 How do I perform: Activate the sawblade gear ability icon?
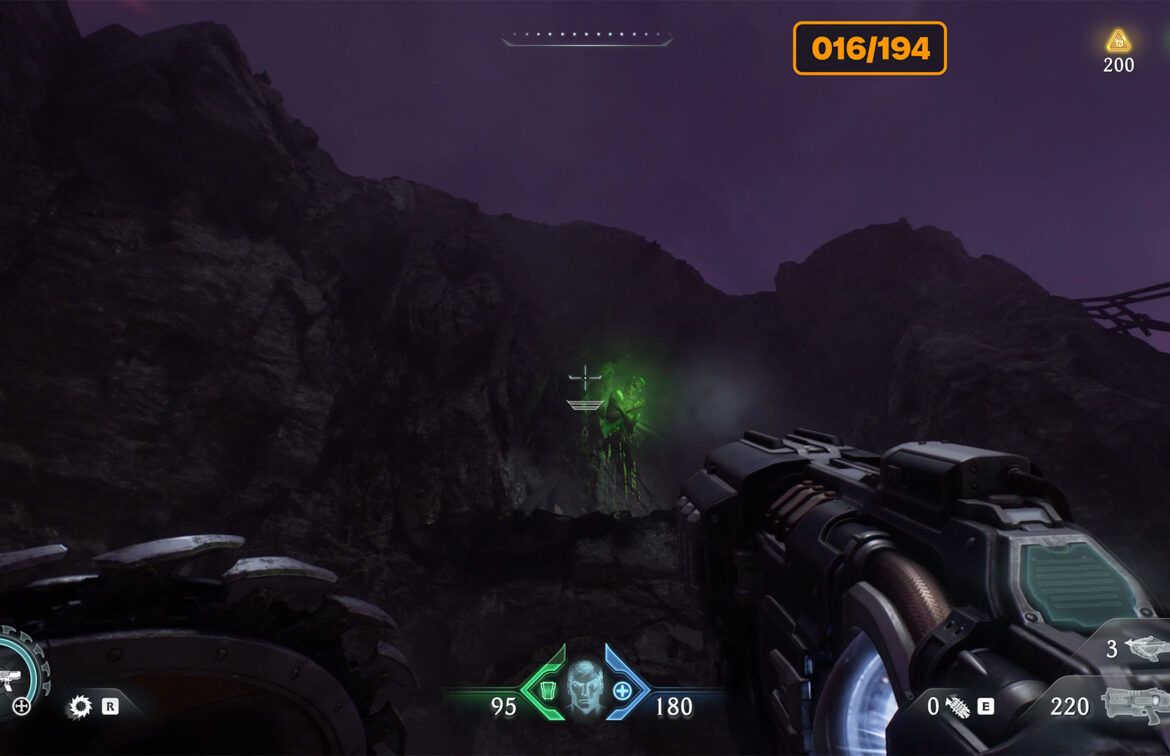(x=79, y=707)
